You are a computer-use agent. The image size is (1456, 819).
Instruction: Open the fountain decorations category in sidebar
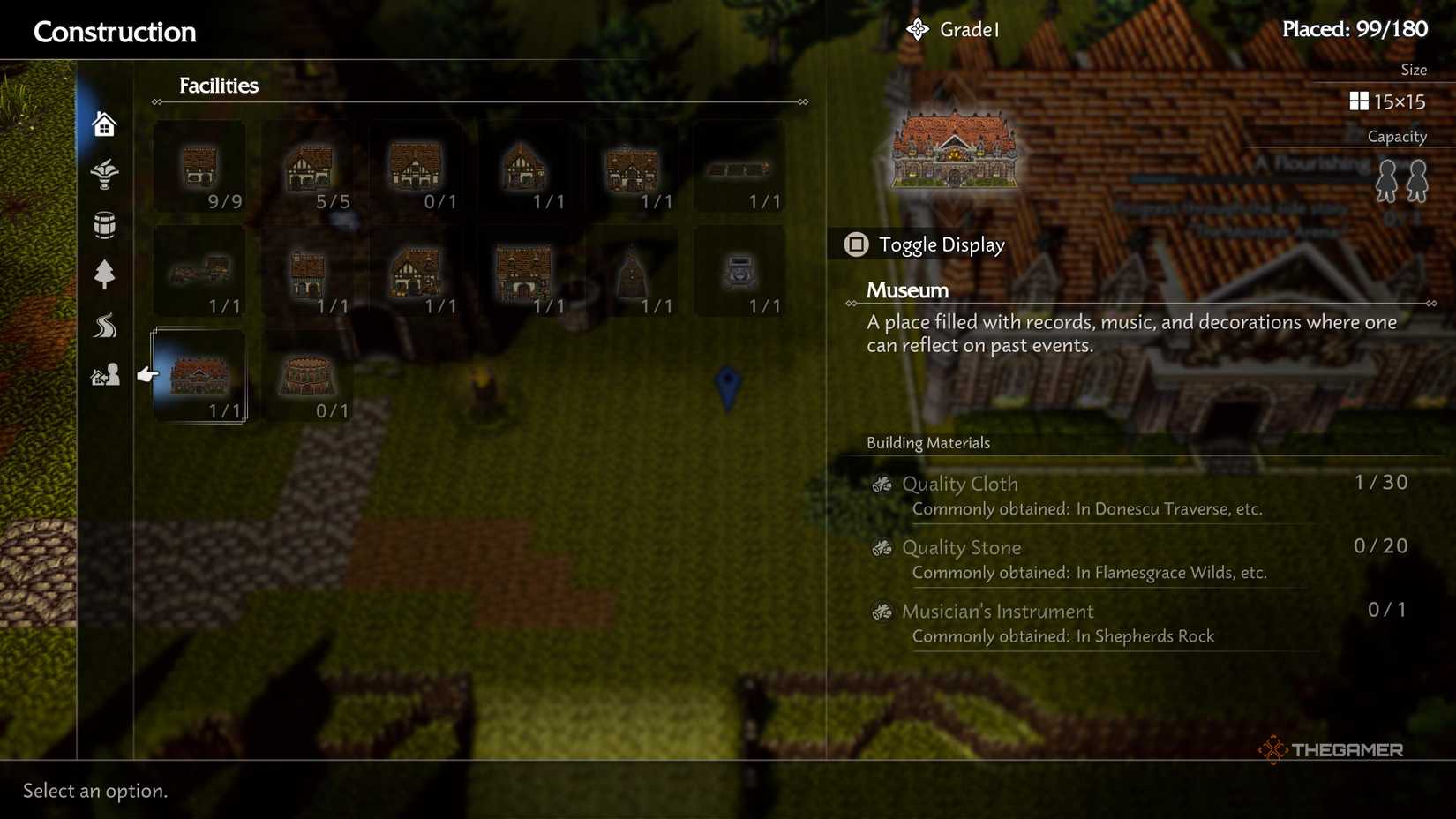click(104, 174)
